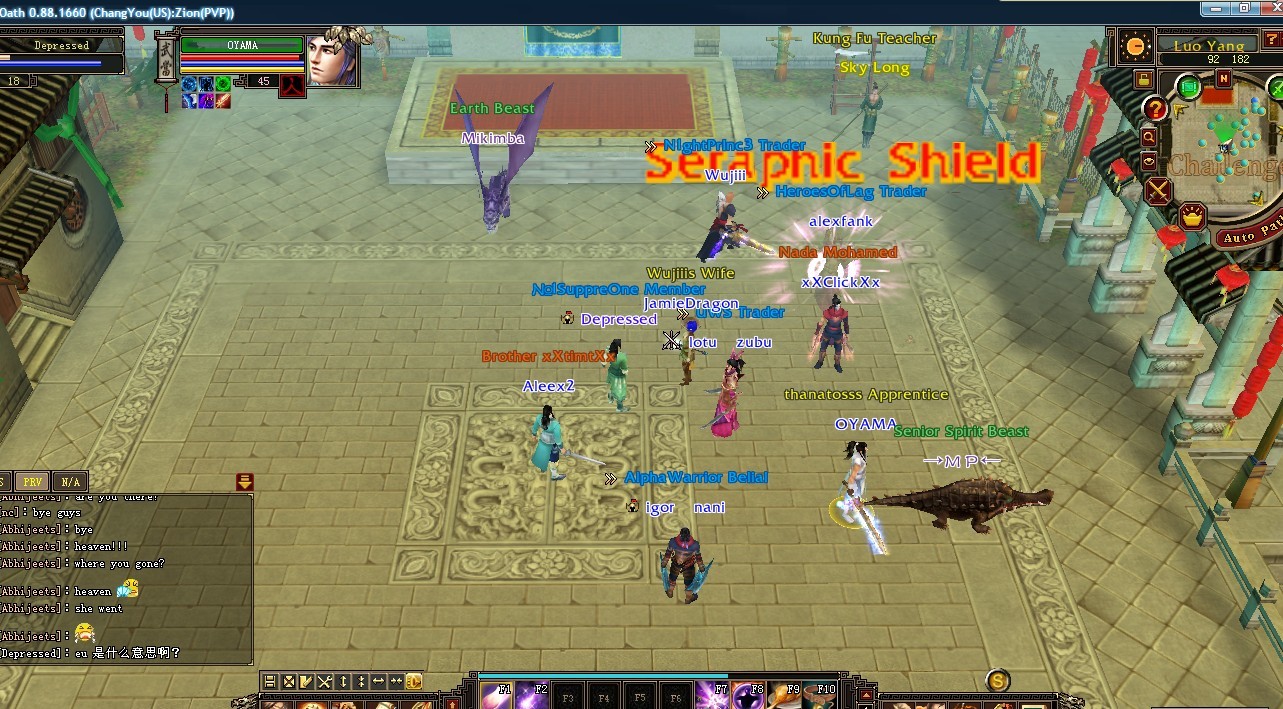Open the minimap's red question mark help
Image resolution: width=1283 pixels, height=709 pixels.
(1155, 109)
